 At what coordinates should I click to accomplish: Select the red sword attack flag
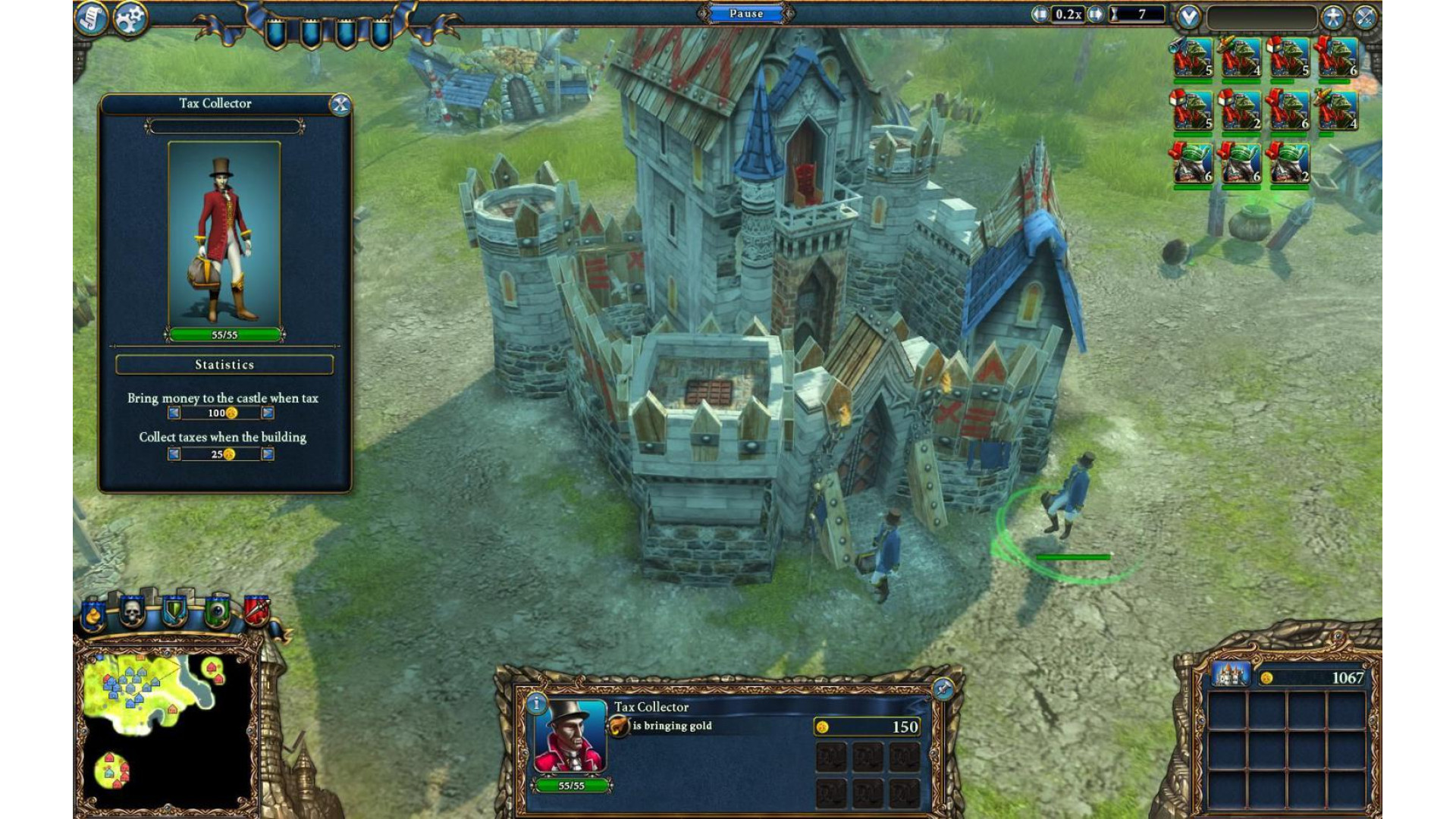tap(256, 610)
